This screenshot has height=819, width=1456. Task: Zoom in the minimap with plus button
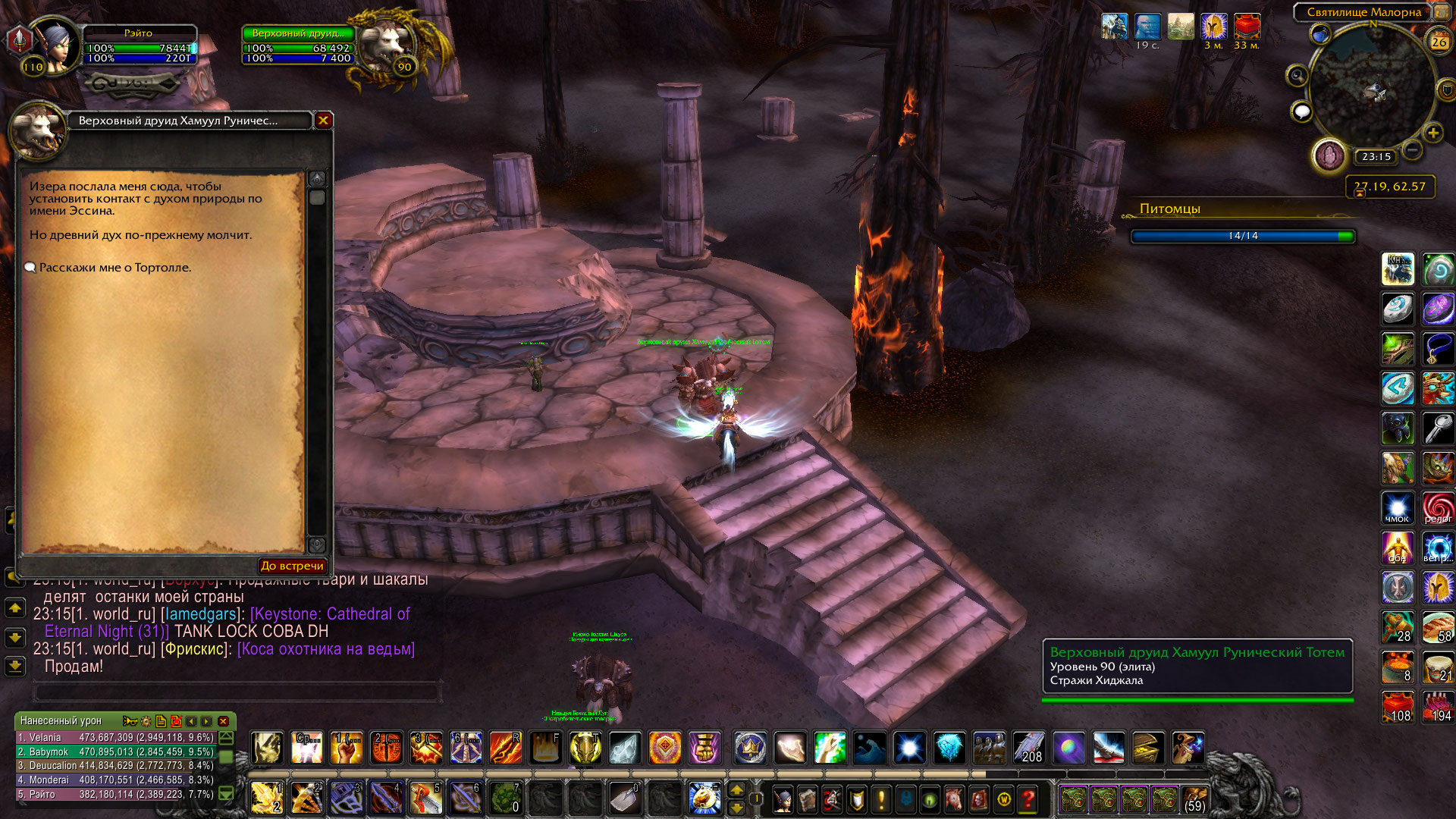click(x=1432, y=134)
